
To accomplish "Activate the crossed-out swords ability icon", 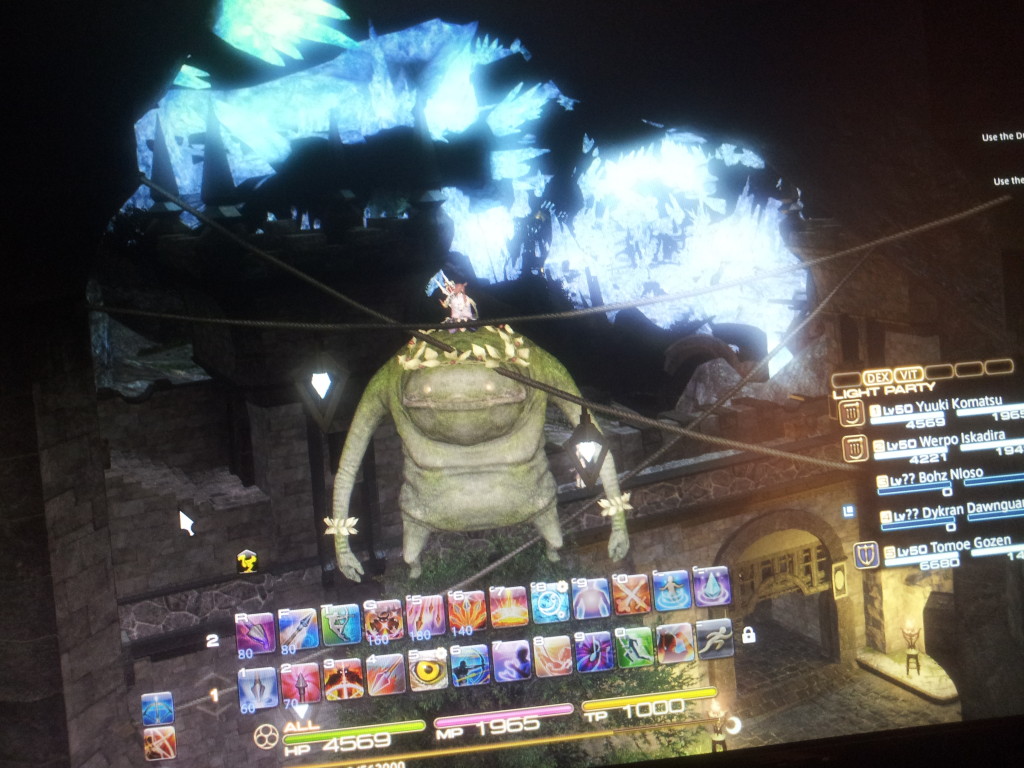I will (x=631, y=595).
